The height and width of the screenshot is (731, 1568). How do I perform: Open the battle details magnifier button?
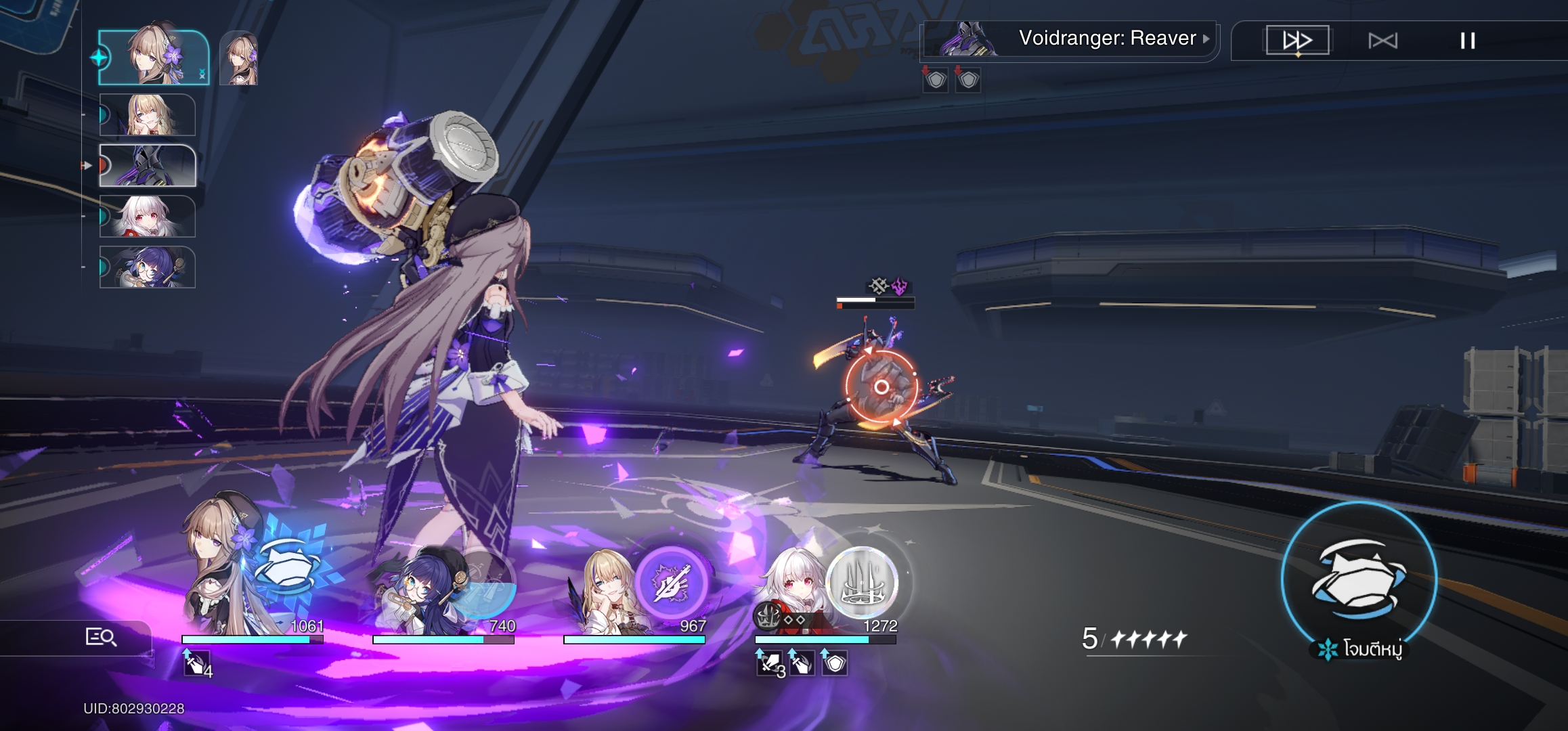(100, 637)
